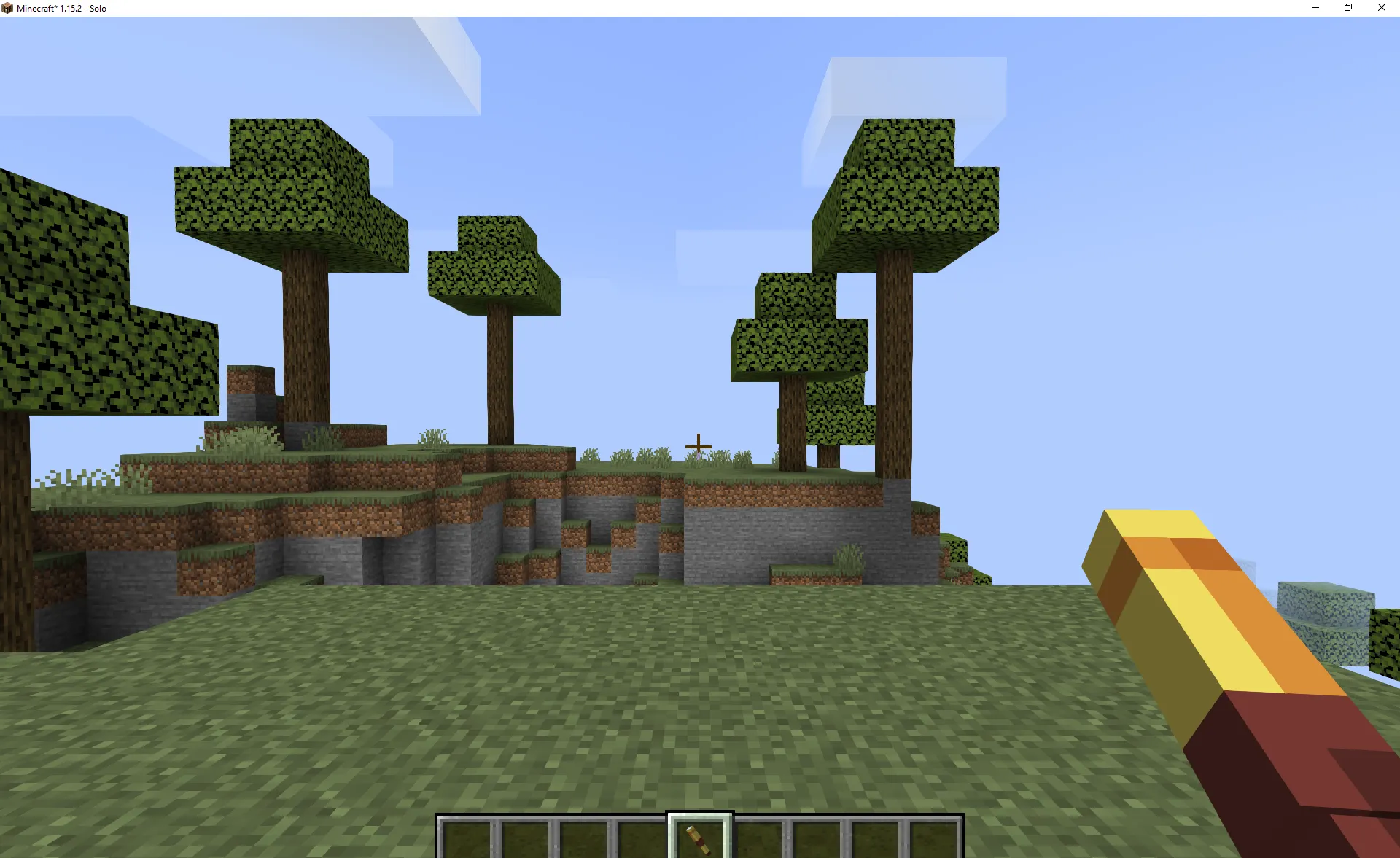Click the second hotbar slot from the left
The height and width of the screenshot is (858, 1400).
(x=524, y=838)
